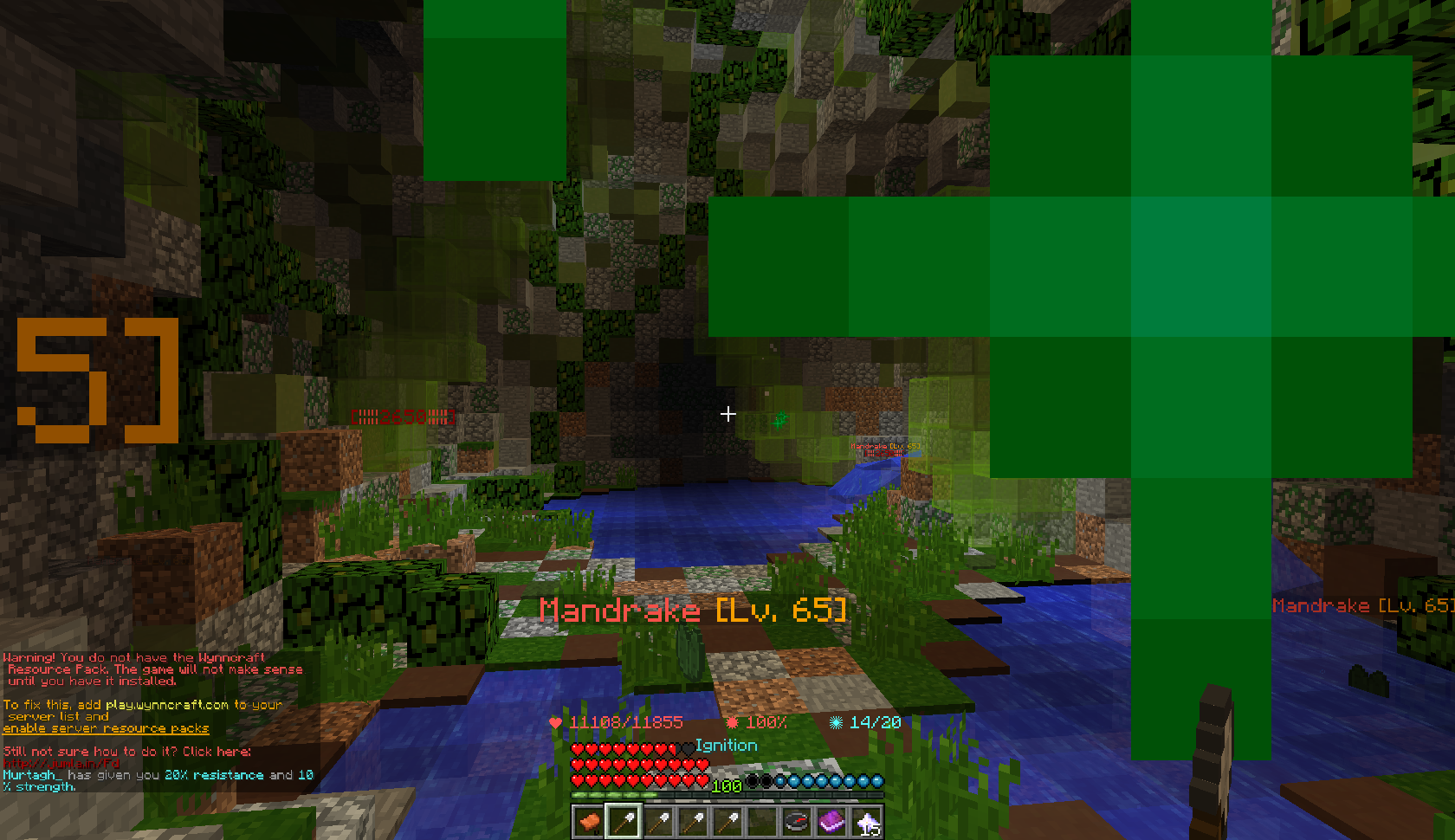Click the blue soul point icon showing 14/20
This screenshot has width=1455, height=840.
click(x=837, y=722)
